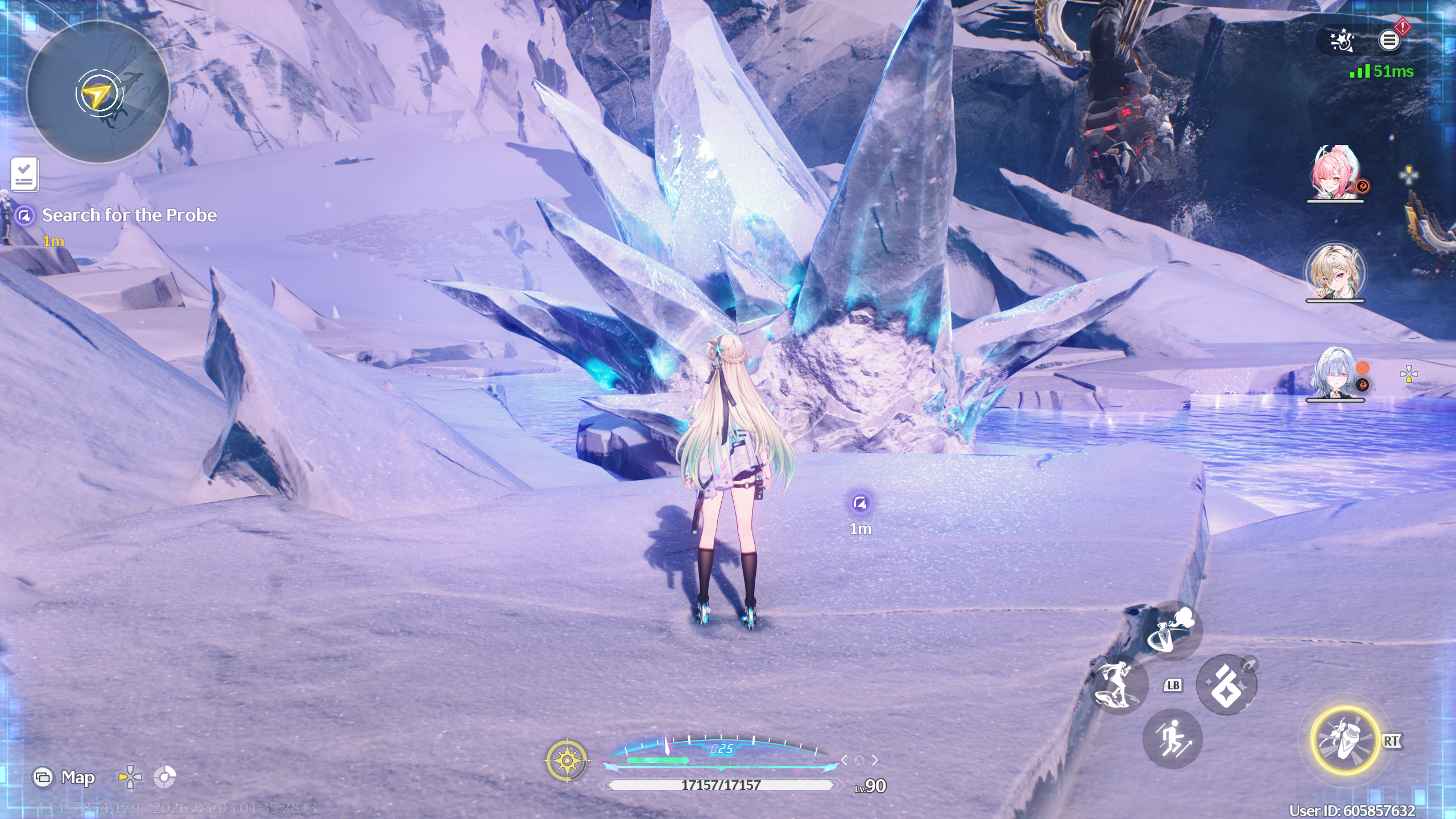Image resolution: width=1456 pixels, height=819 pixels.
Task: Activate the perfume bottle spray skill
Action: (x=1172, y=630)
